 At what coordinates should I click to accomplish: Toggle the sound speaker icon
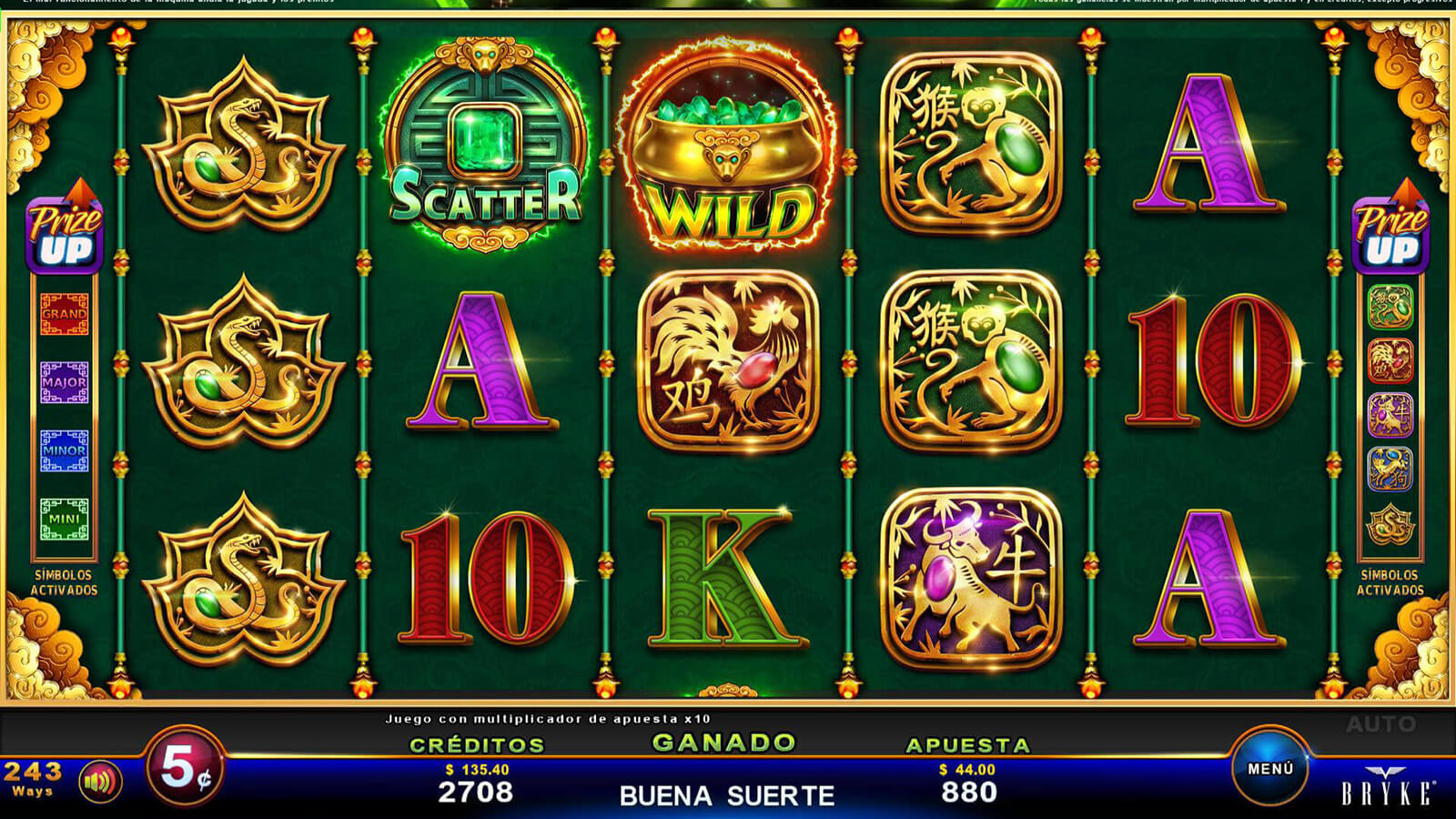coord(100,781)
